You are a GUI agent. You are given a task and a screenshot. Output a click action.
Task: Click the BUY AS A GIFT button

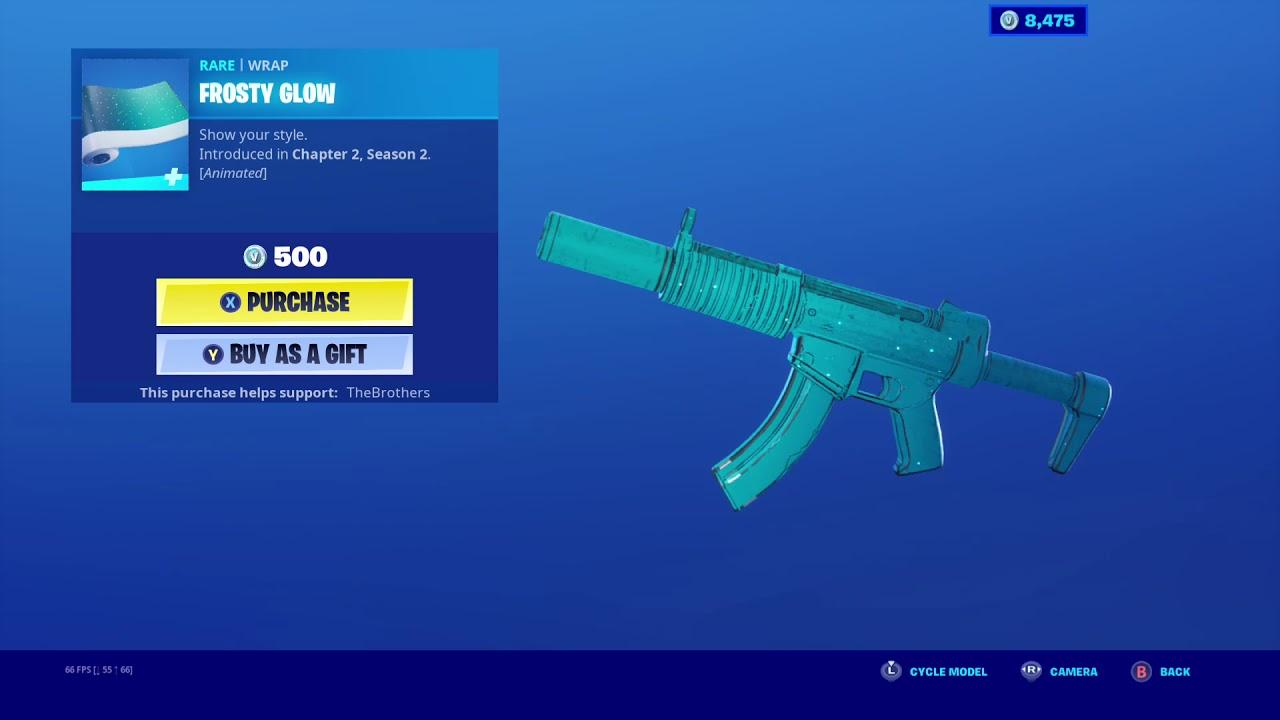[x=284, y=353]
